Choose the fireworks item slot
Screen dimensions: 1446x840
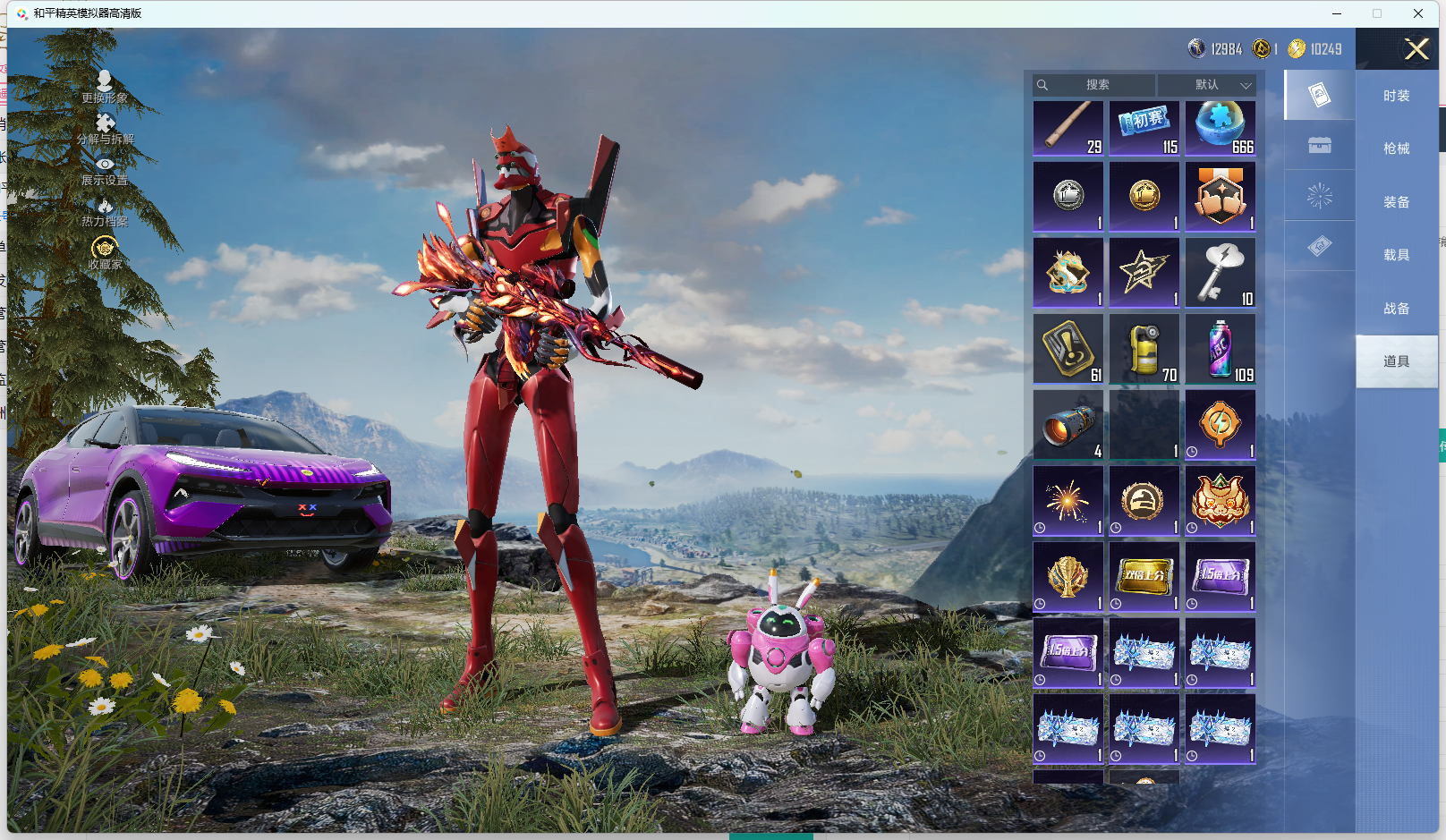(1068, 500)
